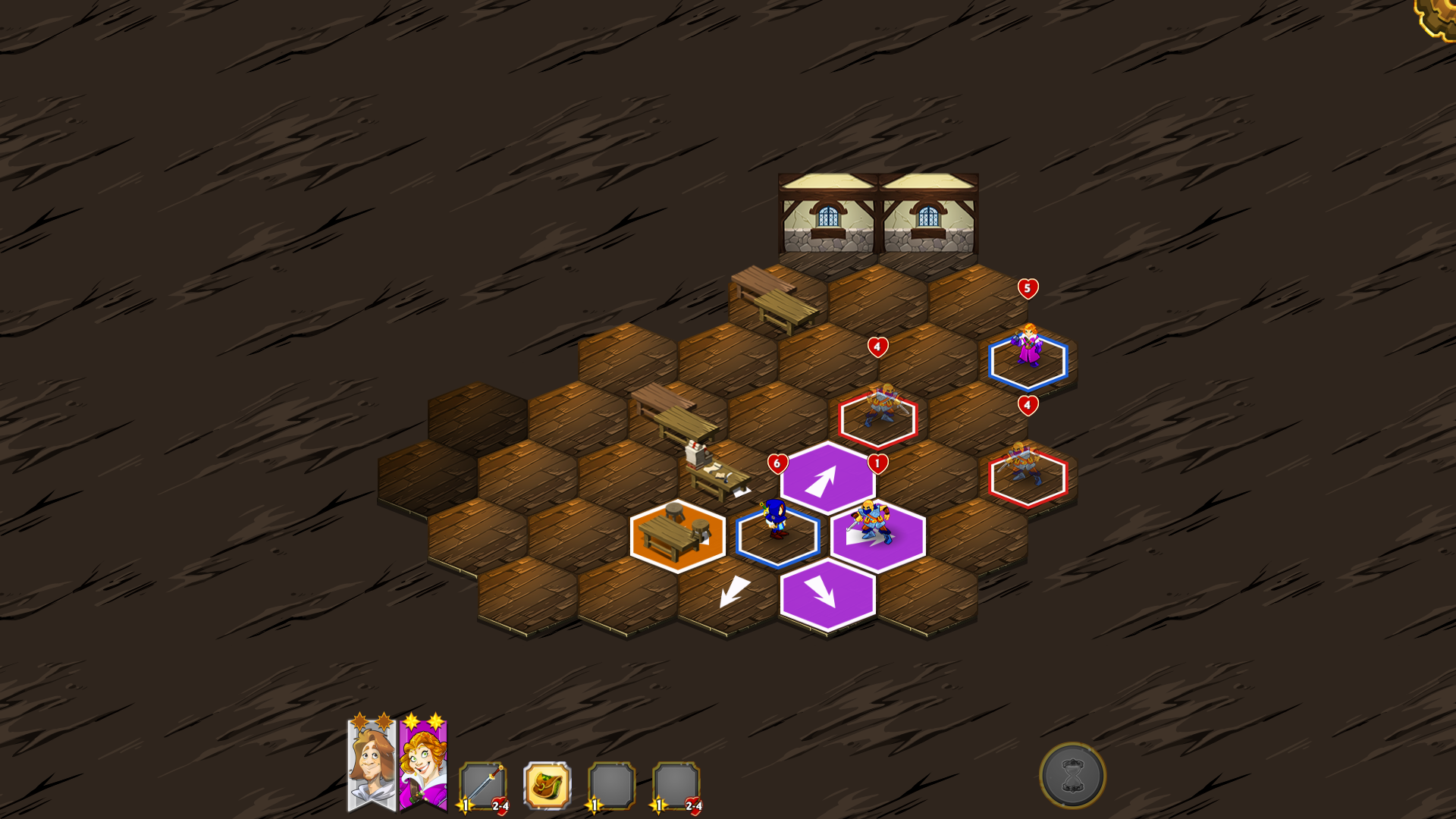Select the blue-hooded hero's hex
Viewport: 1456px width, 819px height.
(777, 535)
